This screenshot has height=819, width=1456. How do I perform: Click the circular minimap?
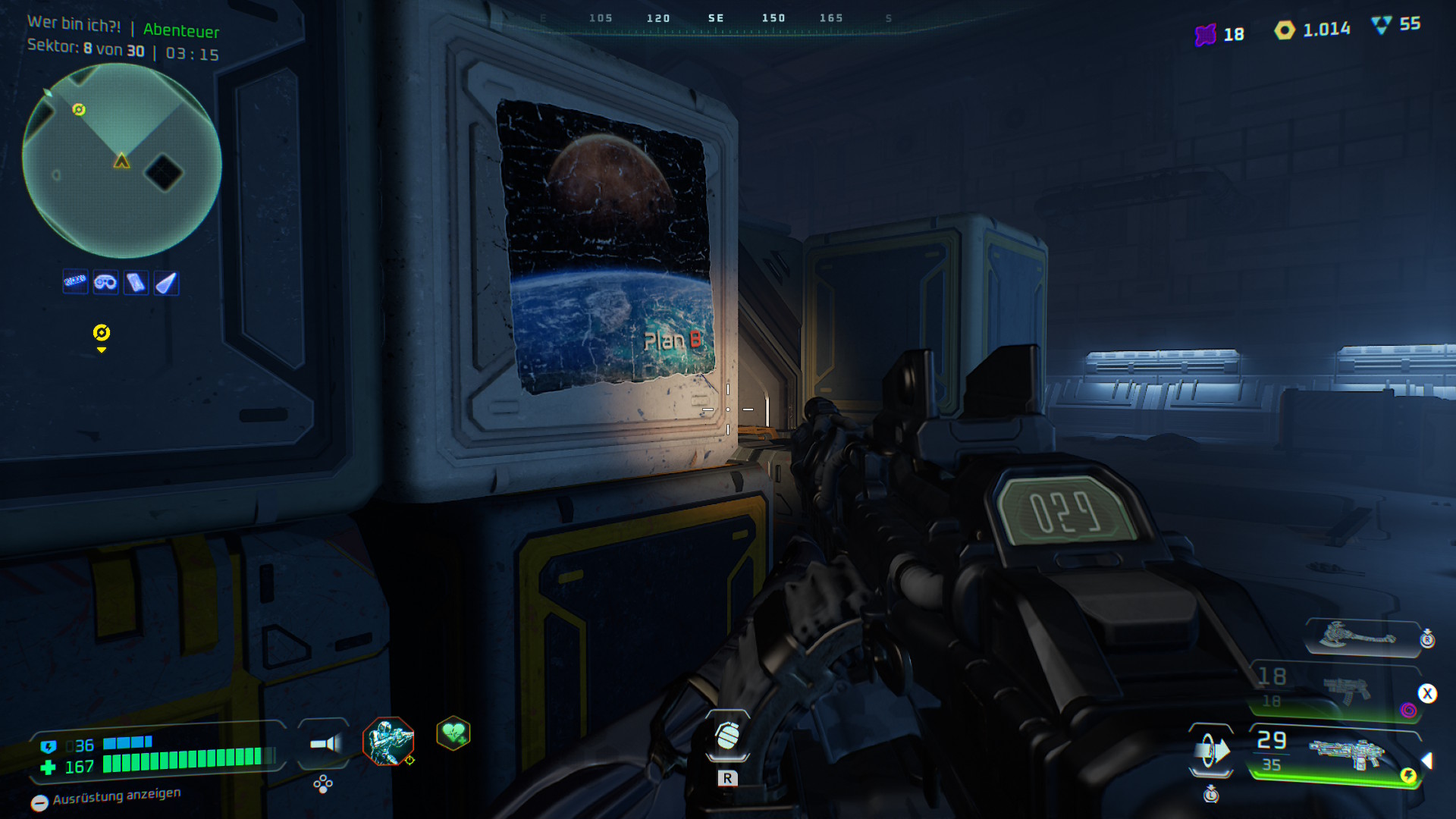click(121, 161)
